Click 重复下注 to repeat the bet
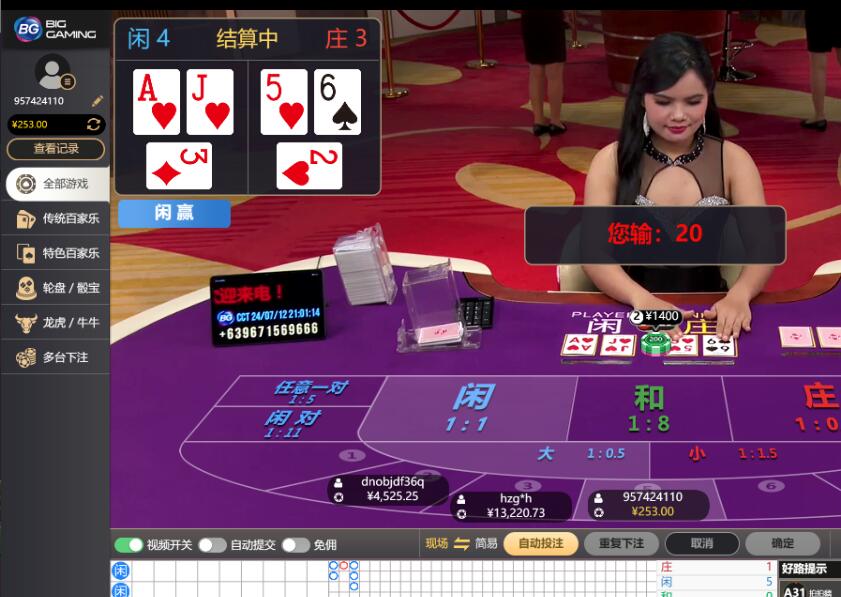The height and width of the screenshot is (597, 841). [x=621, y=544]
